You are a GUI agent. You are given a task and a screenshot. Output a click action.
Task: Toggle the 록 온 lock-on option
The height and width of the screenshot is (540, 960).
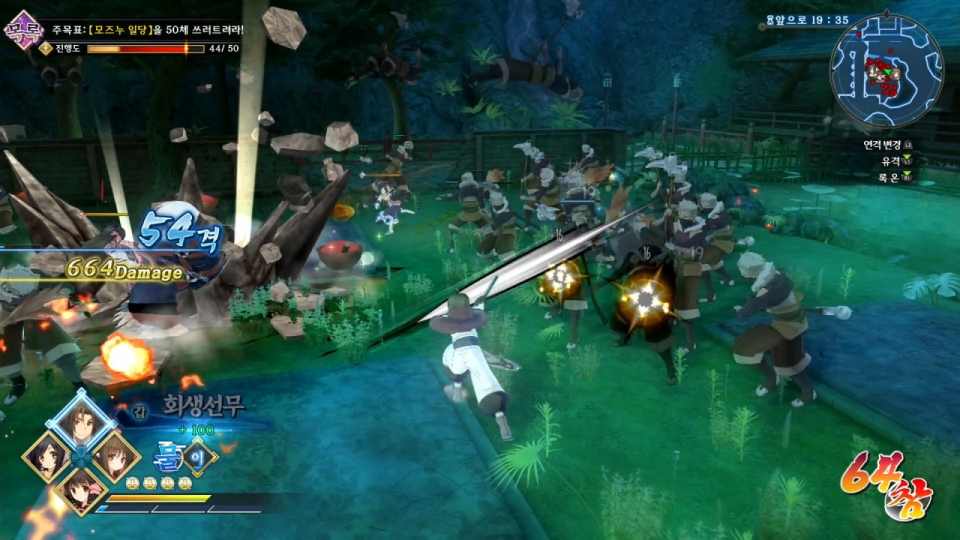click(892, 176)
